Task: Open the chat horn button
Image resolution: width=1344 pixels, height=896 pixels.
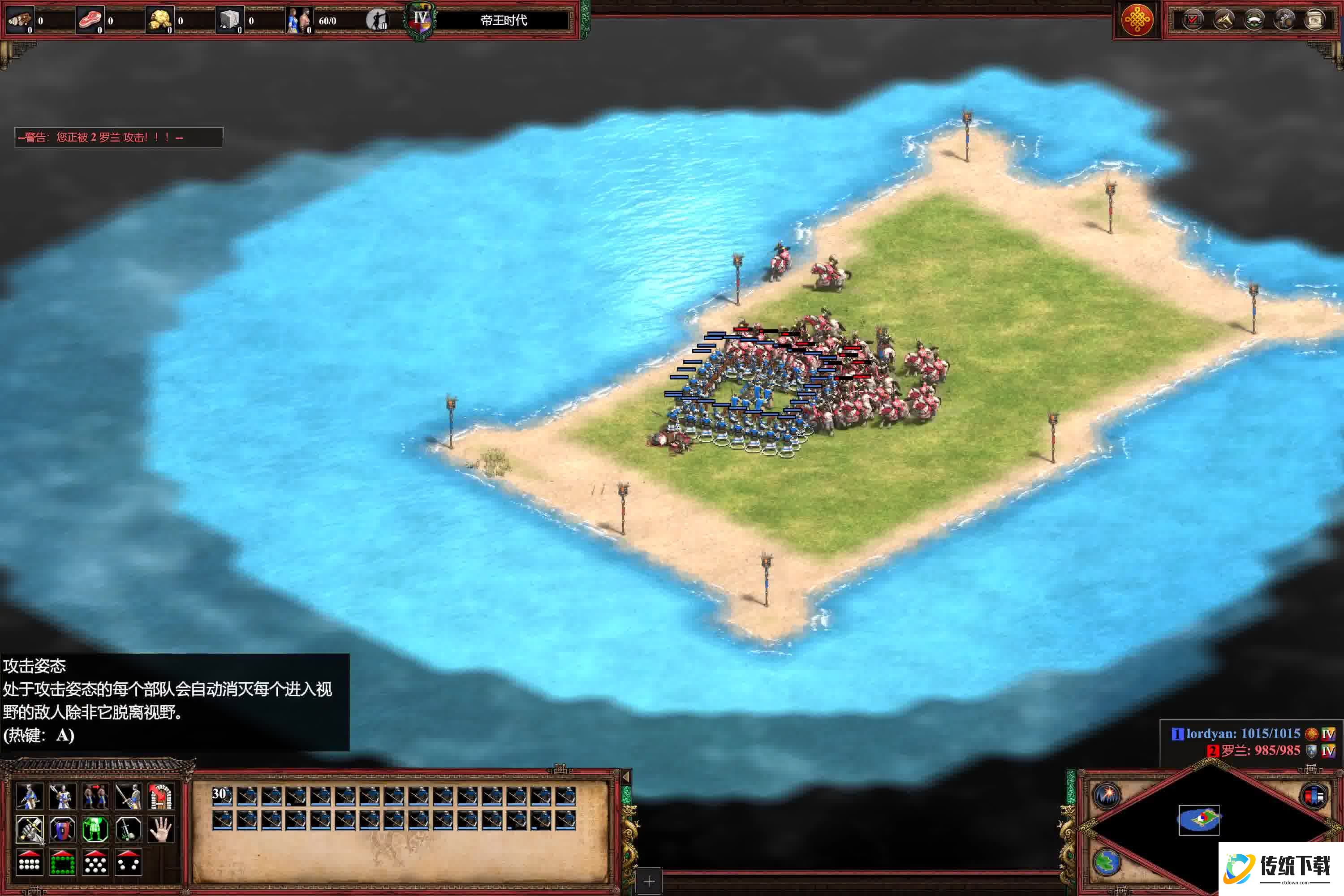Action: tap(1223, 21)
